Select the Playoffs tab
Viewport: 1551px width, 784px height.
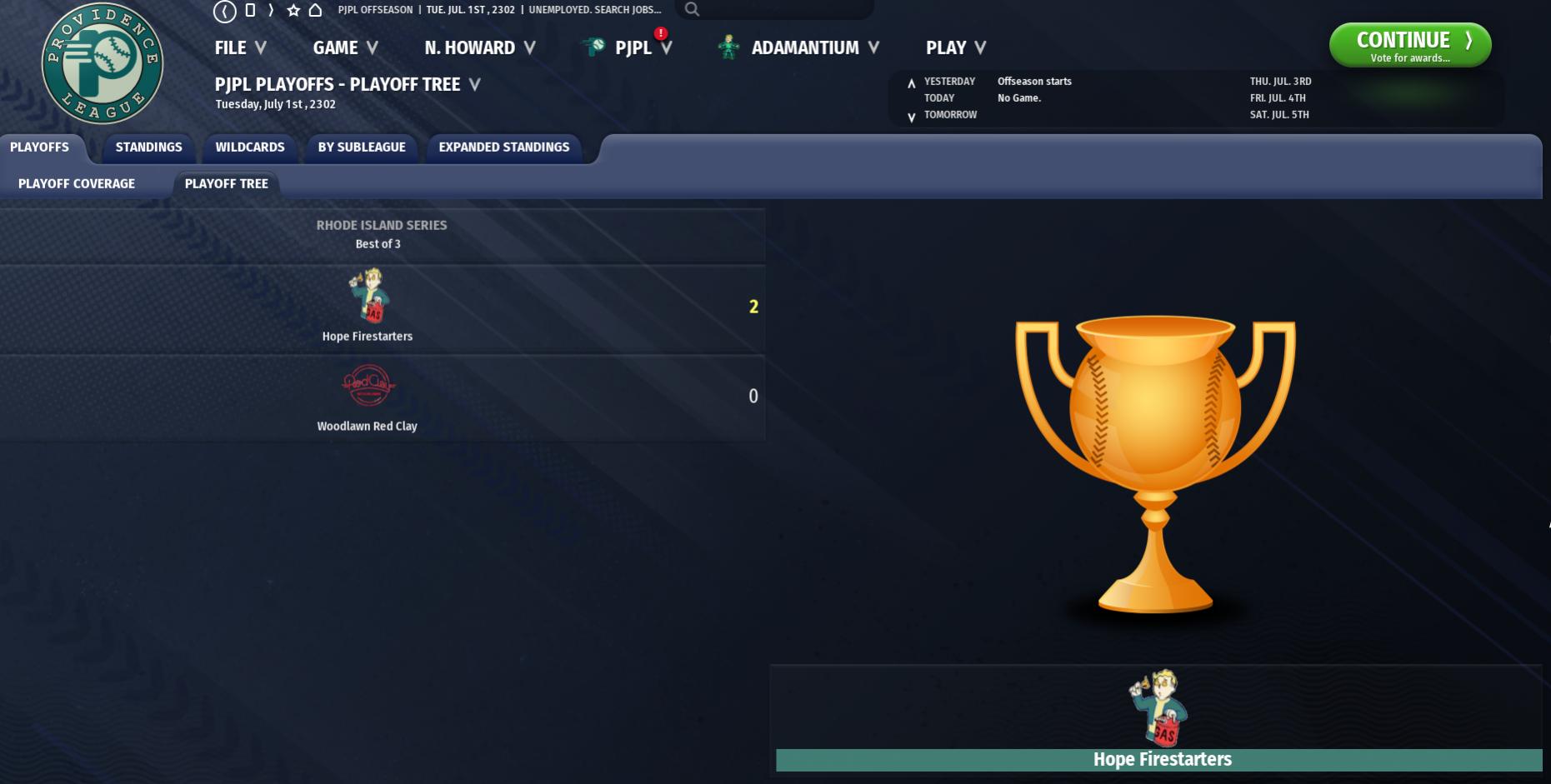39,147
